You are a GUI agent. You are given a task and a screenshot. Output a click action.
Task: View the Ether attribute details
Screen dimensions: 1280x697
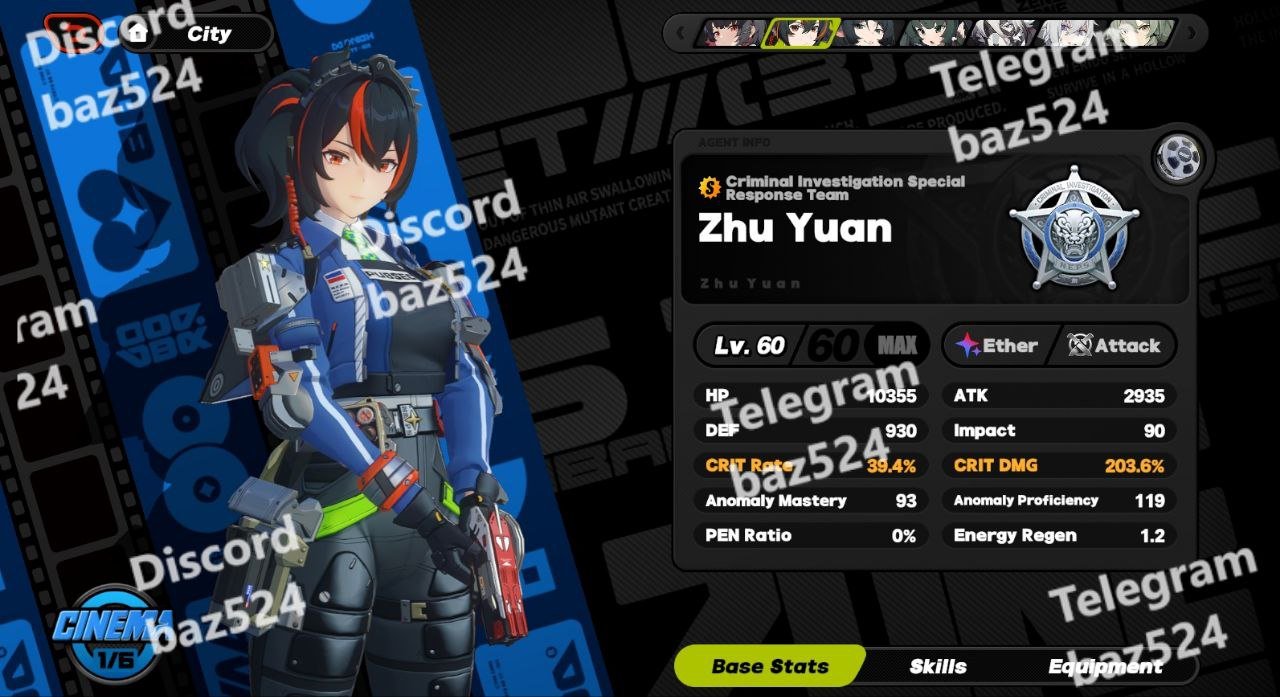(x=997, y=346)
